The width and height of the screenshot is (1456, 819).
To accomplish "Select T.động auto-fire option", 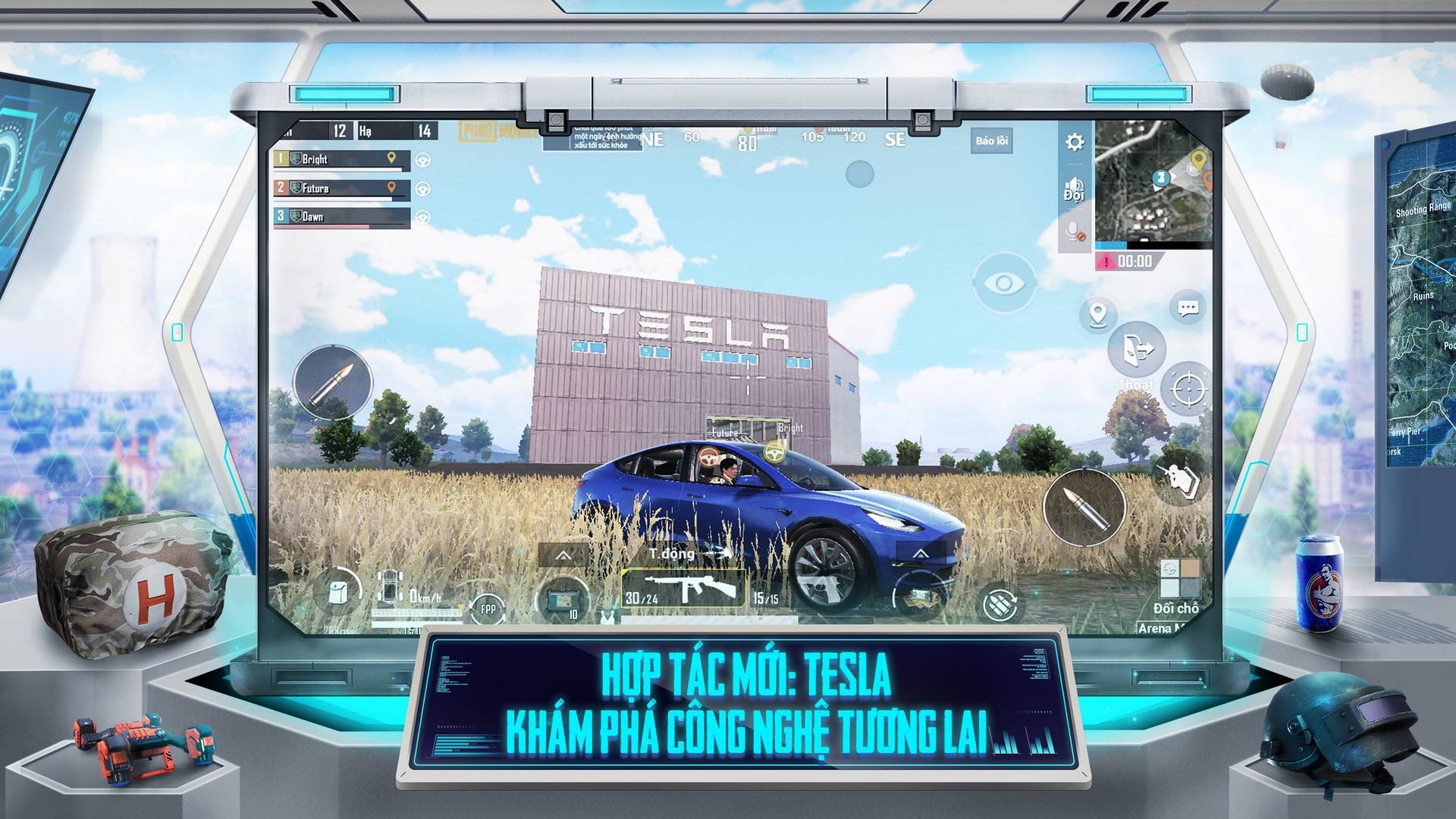I will pos(671,554).
